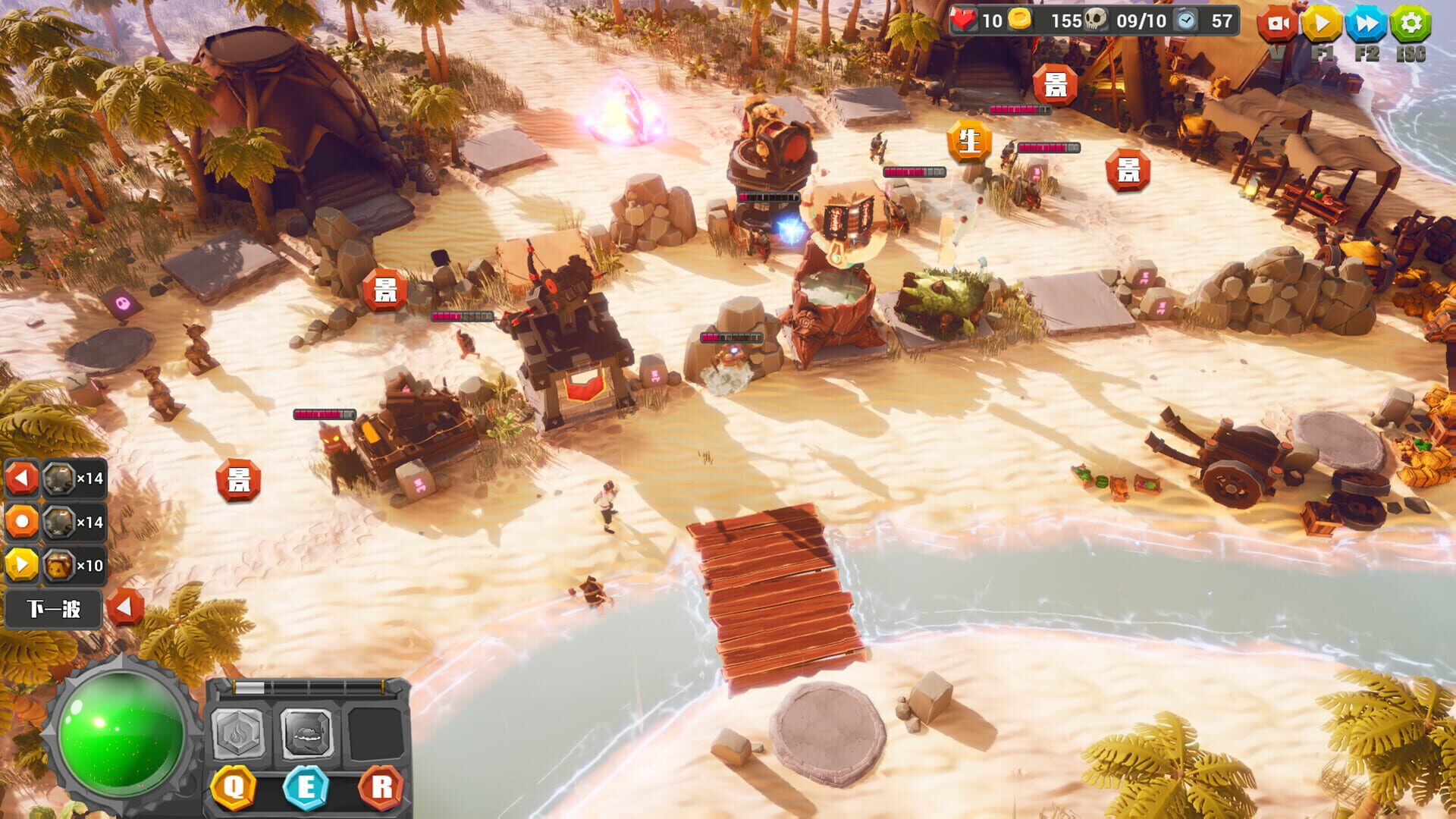Toggle pause with the yellow F1 play button
The image size is (1456, 819).
pos(1322,24)
